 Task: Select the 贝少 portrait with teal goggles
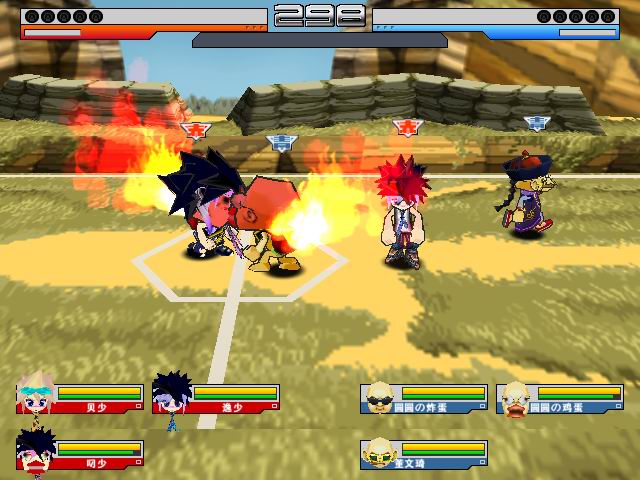[37, 398]
